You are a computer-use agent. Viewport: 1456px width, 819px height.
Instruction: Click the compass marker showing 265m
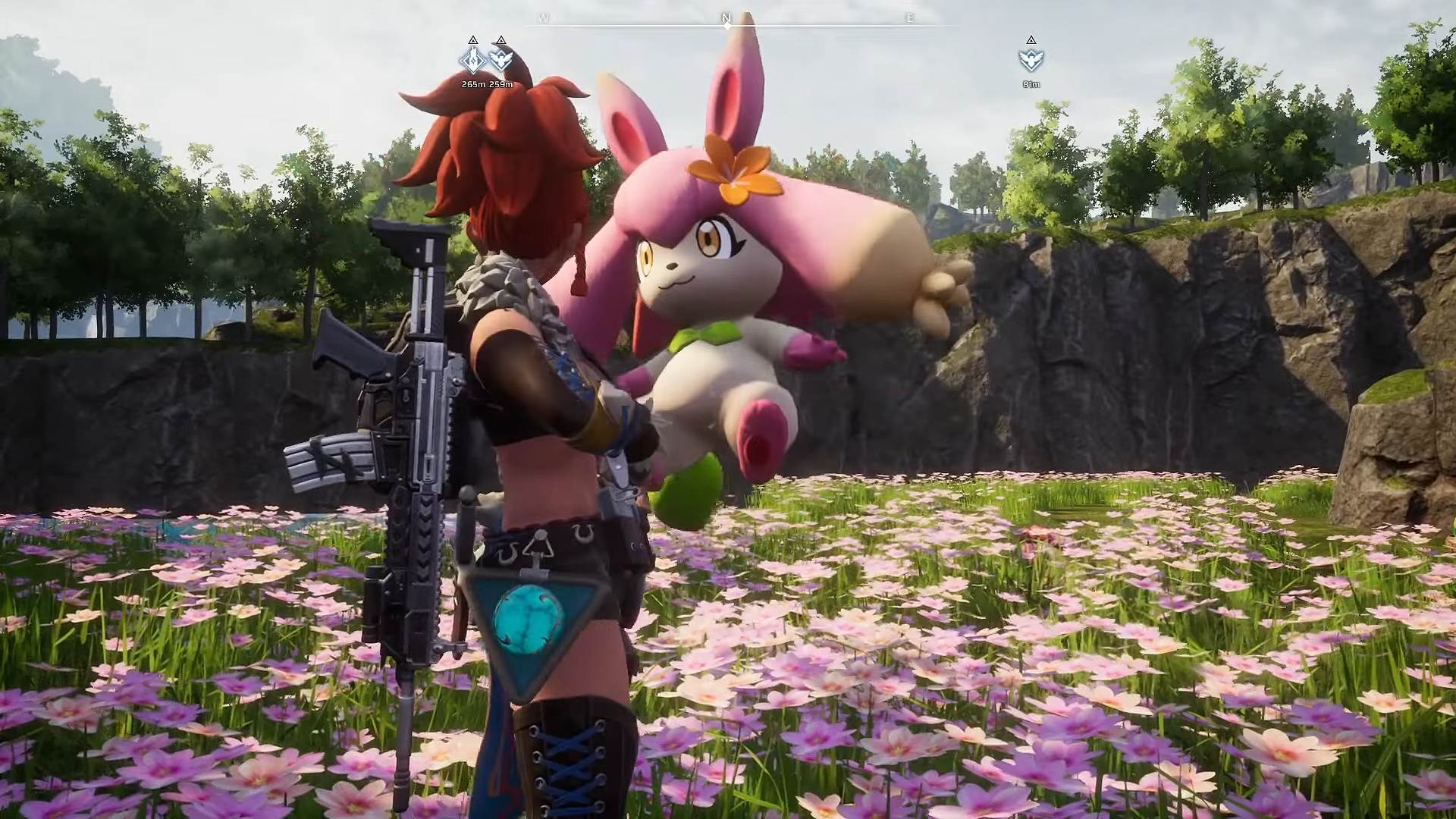click(x=472, y=60)
